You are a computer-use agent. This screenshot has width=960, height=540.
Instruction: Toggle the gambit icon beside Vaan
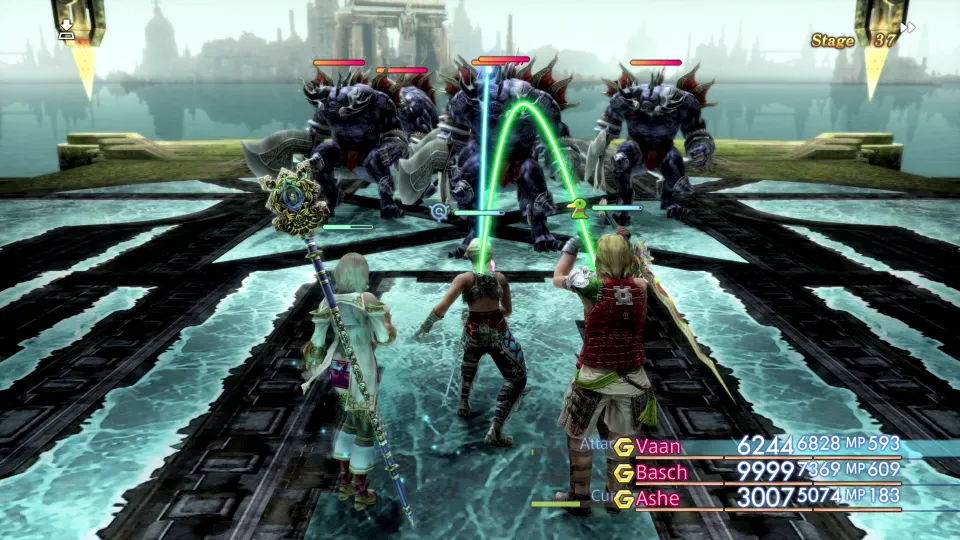click(x=624, y=447)
